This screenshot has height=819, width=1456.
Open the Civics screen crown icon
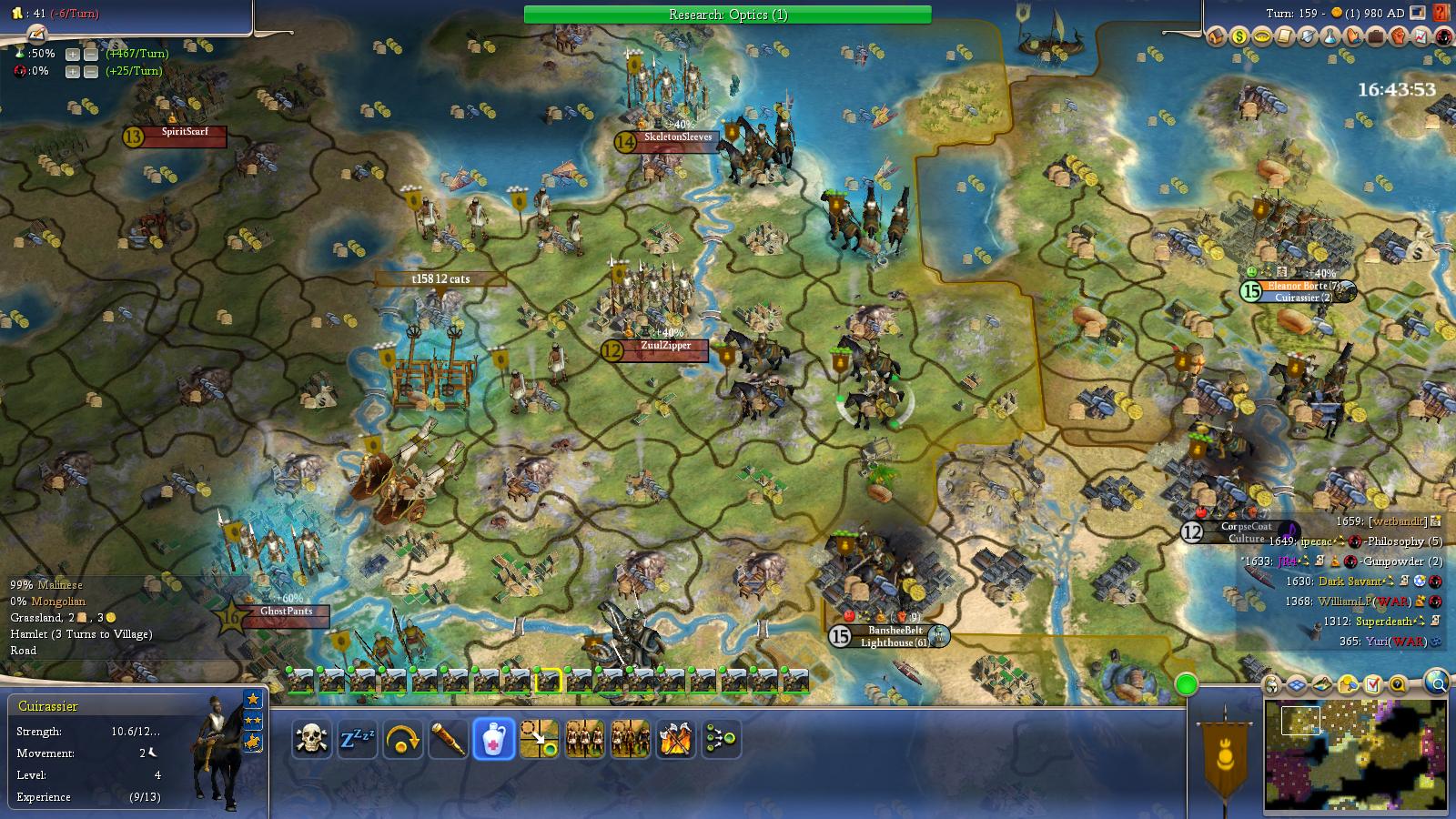click(1262, 38)
